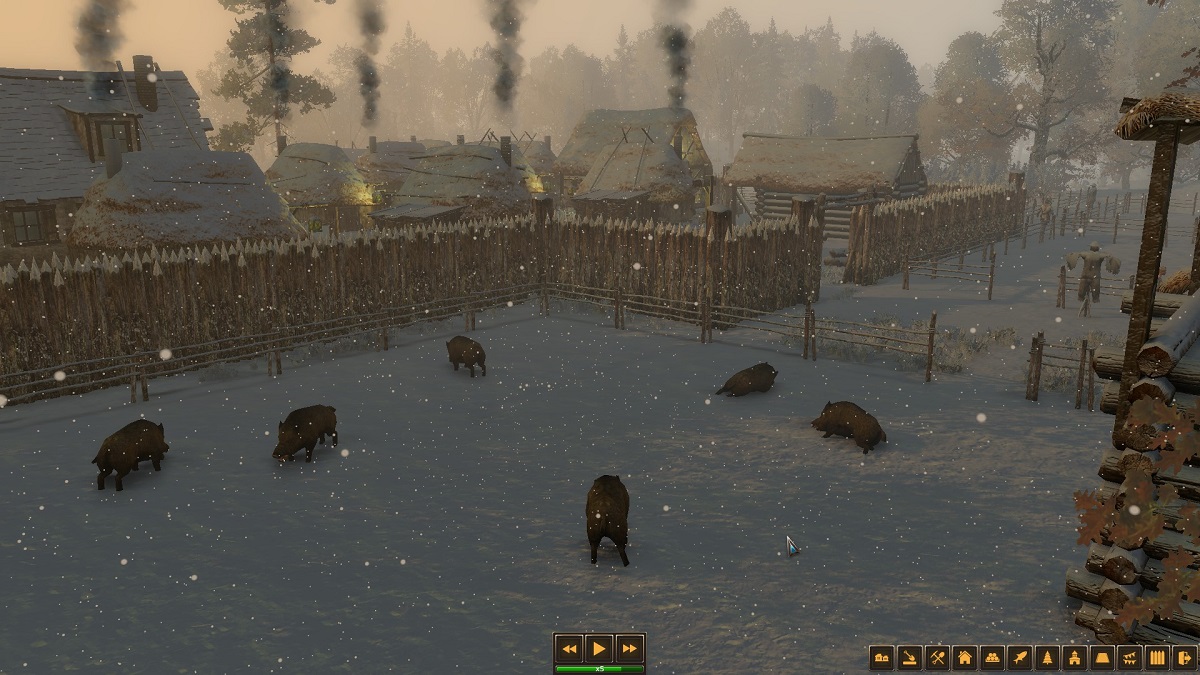Select the fish icon category
This screenshot has width=1200, height=675.
(x=1019, y=657)
